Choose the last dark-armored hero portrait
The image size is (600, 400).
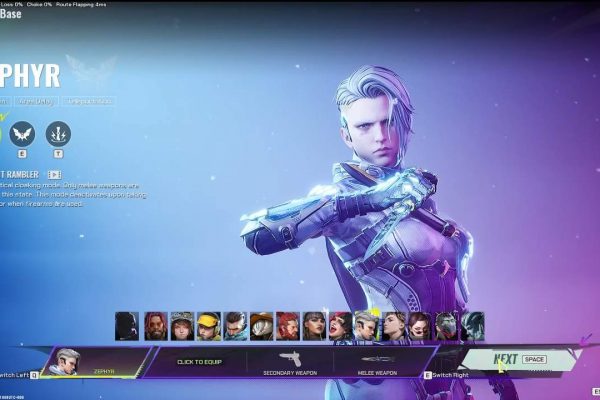472,325
